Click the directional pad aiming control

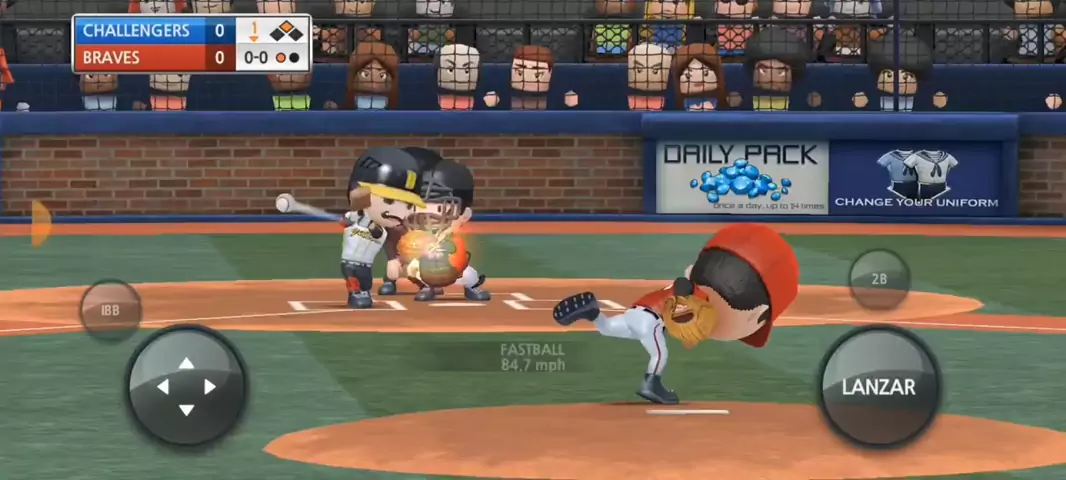point(186,386)
